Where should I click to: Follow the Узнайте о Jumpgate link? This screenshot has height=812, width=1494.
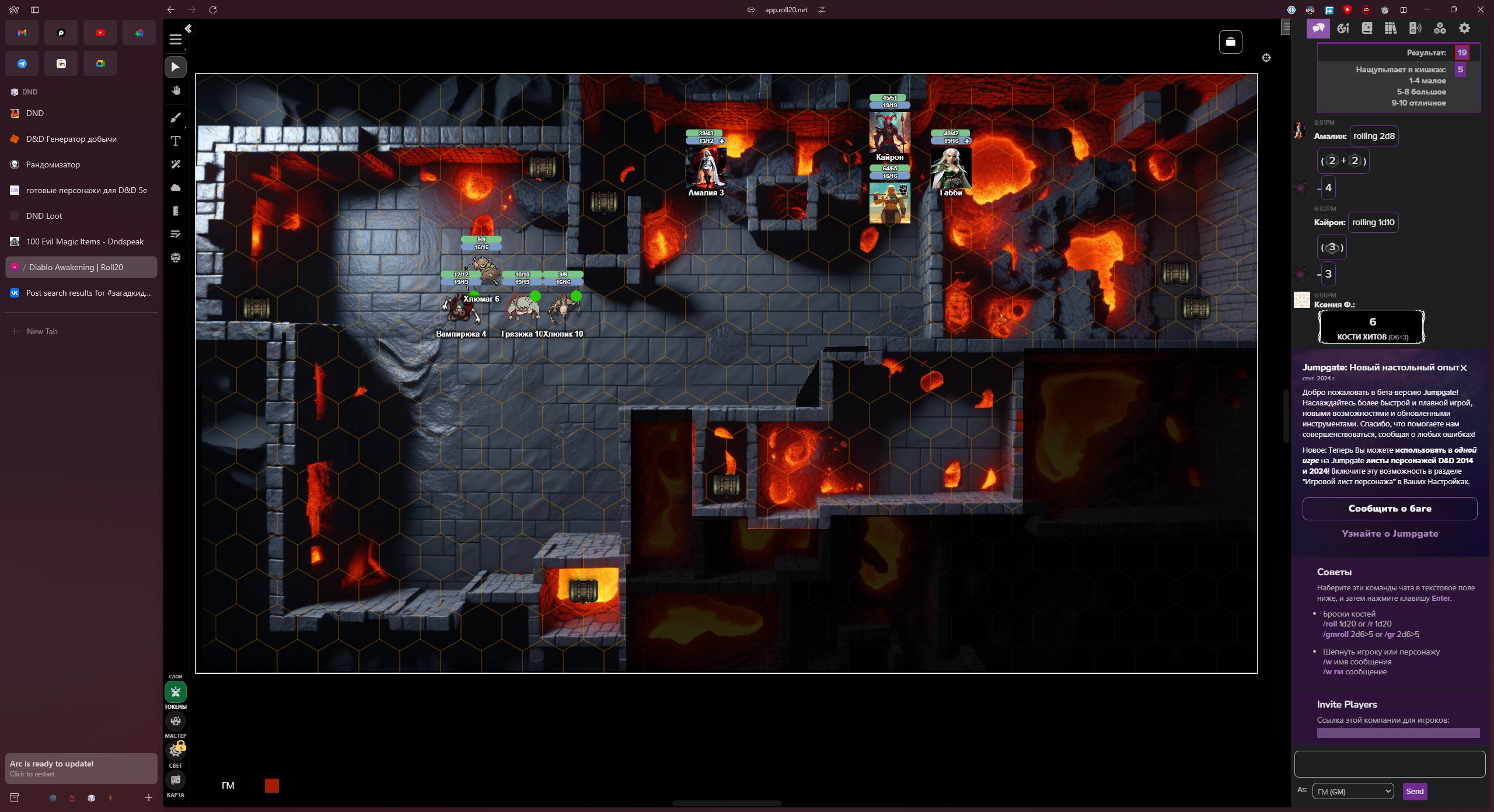pyautogui.click(x=1390, y=534)
